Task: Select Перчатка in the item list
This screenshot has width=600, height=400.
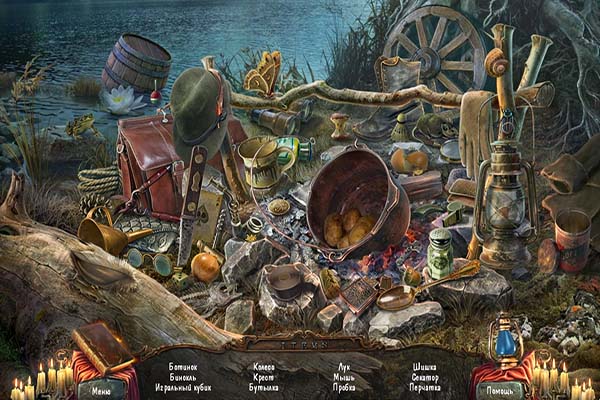Action: point(424,387)
